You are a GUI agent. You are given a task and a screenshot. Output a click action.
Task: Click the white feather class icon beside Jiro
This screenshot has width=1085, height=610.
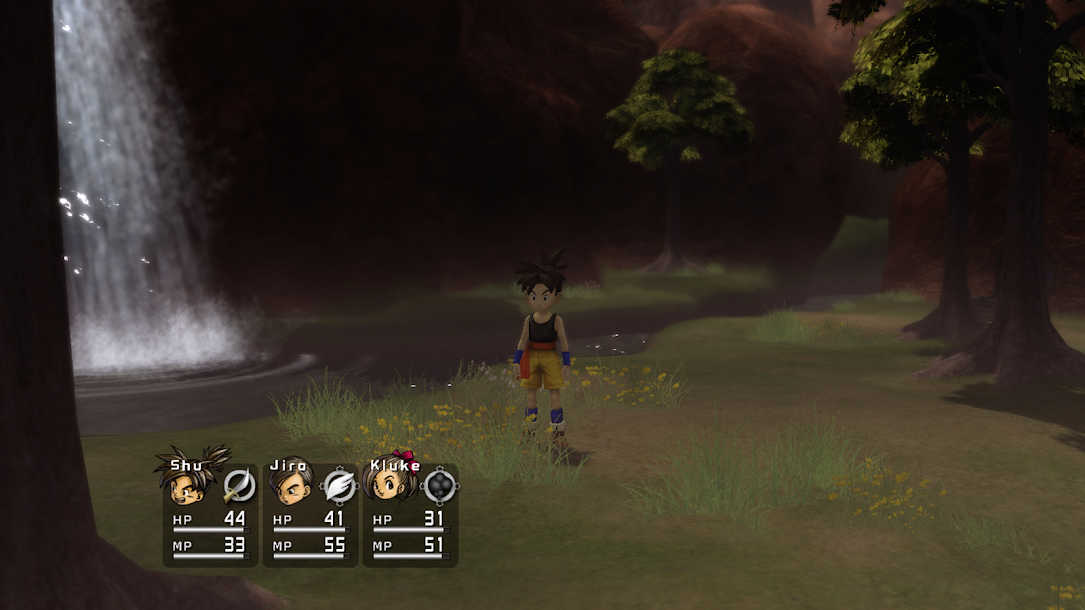click(x=340, y=486)
